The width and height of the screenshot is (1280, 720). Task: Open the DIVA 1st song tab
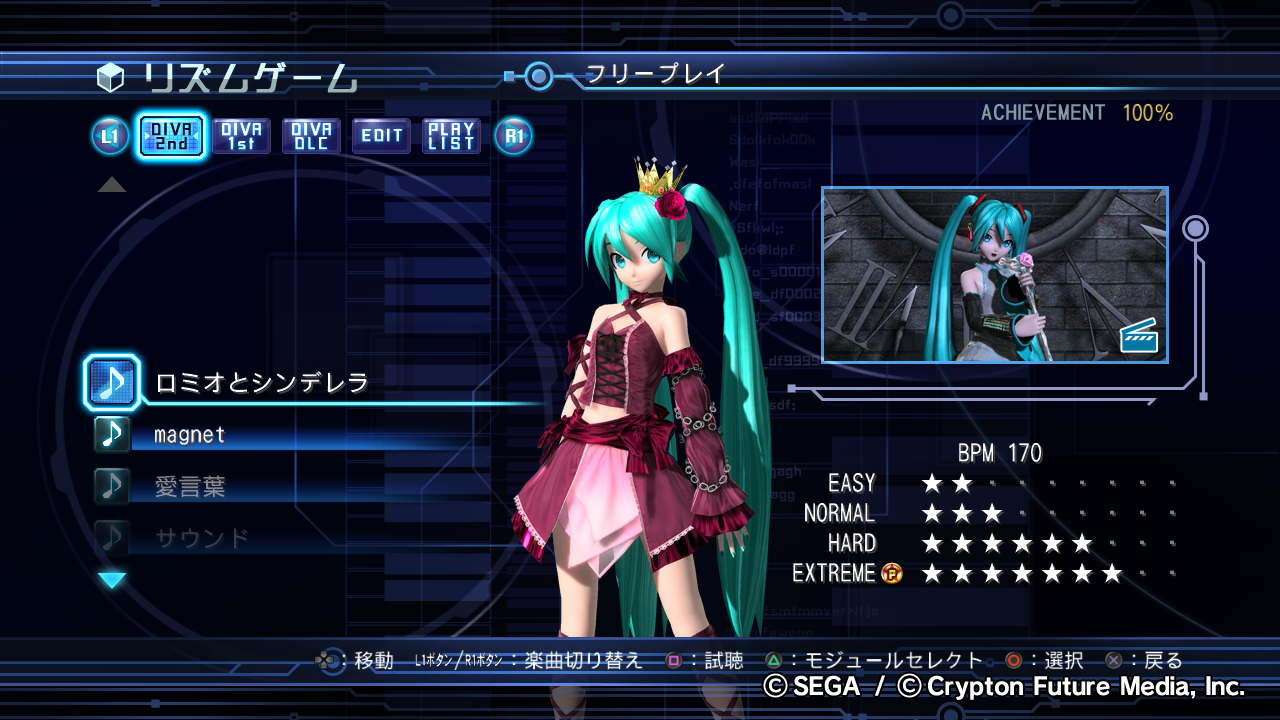[241, 136]
